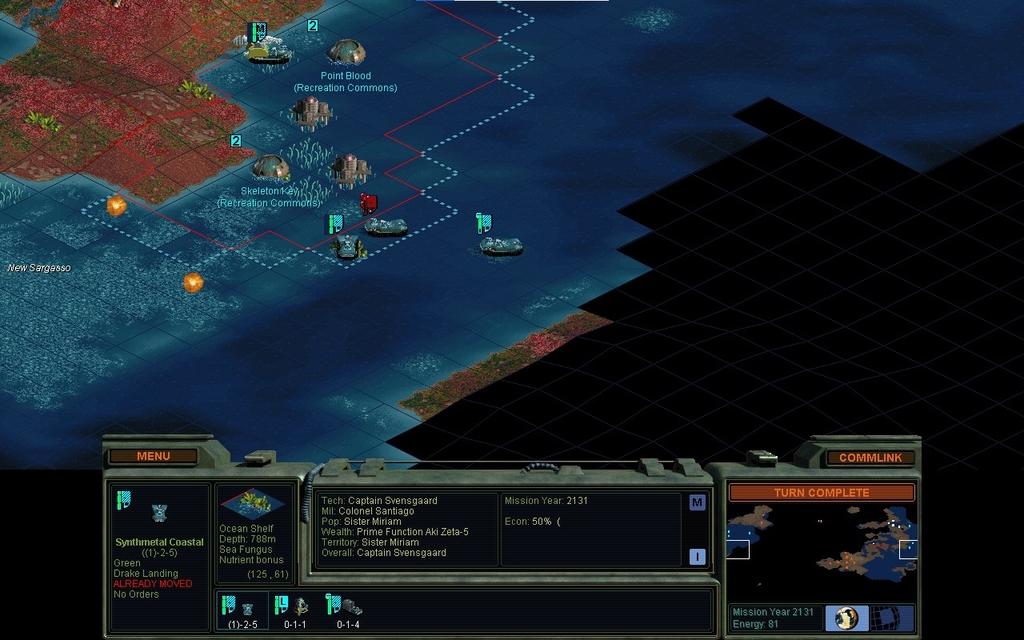Toggle the M button on info panel

[x=697, y=502]
